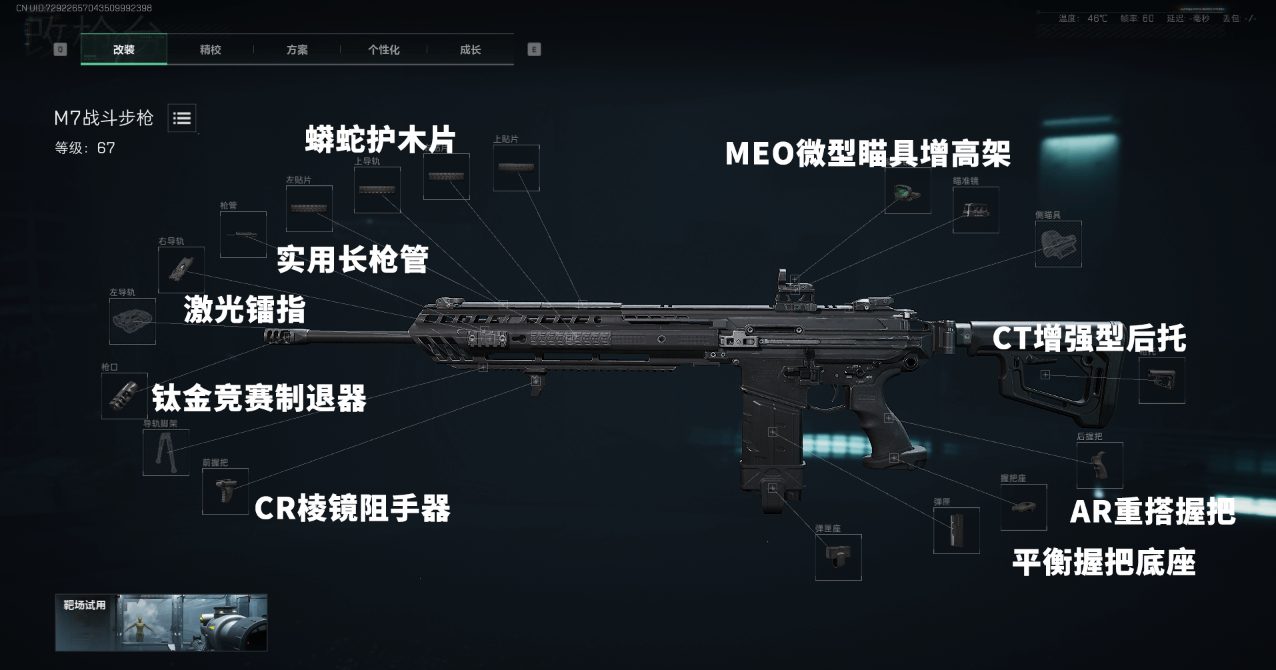This screenshot has width=1276, height=670.
Task: Select the 后握把 rear grip slot
Action: tap(1099, 465)
